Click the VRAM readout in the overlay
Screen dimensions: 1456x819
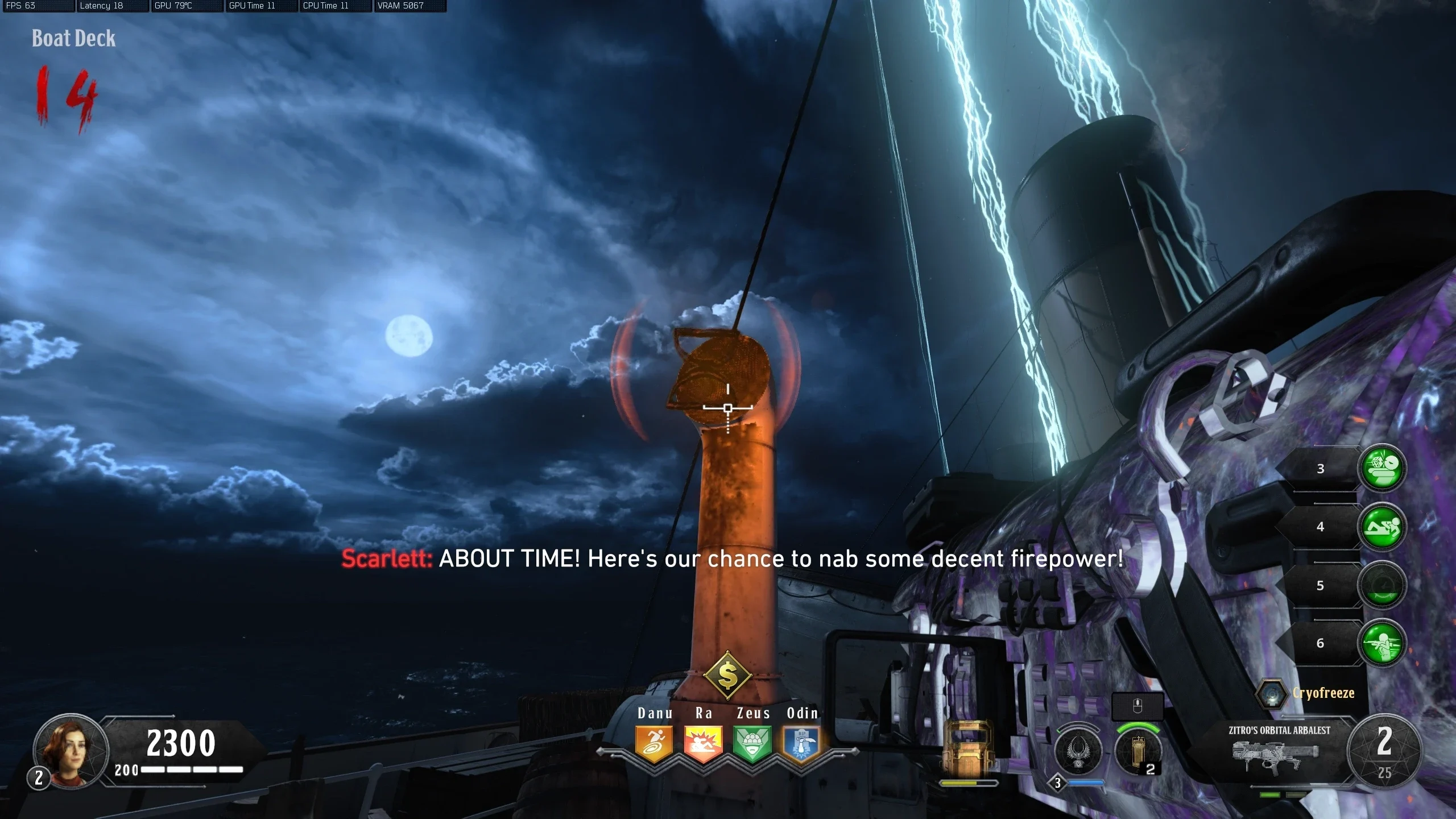tap(400, 6)
